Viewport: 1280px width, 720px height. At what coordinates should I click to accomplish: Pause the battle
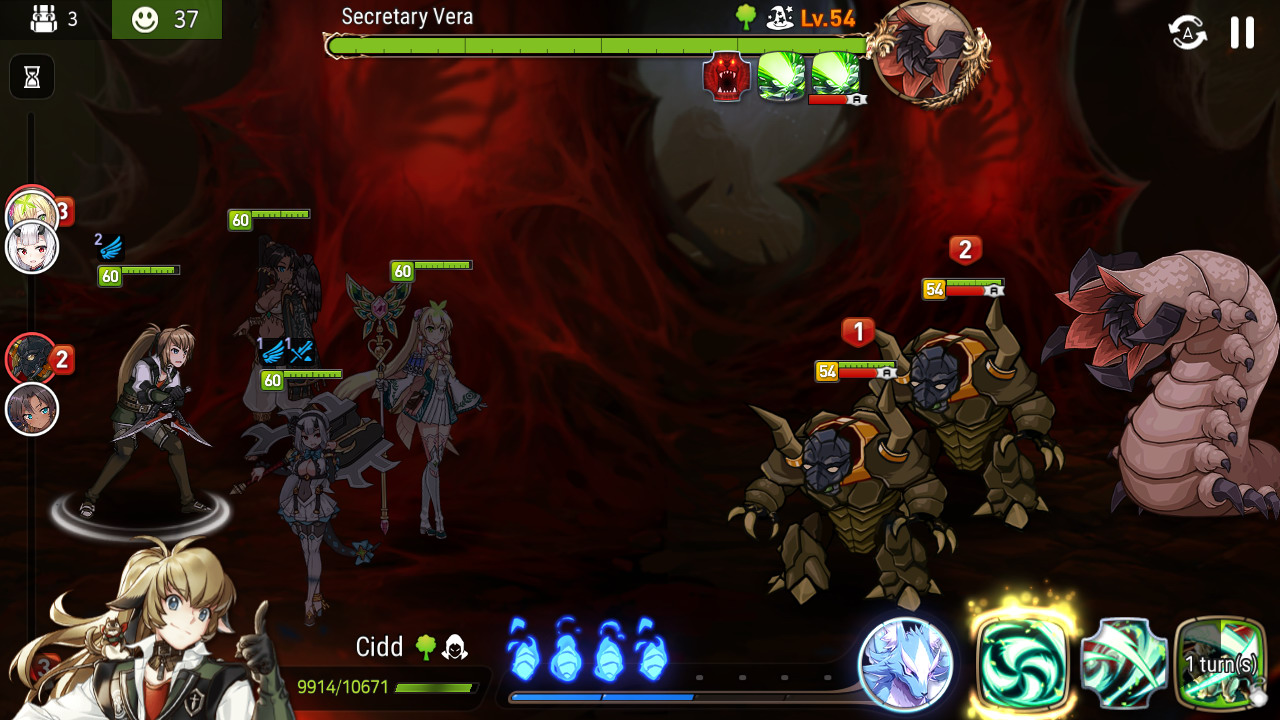coord(1242,32)
